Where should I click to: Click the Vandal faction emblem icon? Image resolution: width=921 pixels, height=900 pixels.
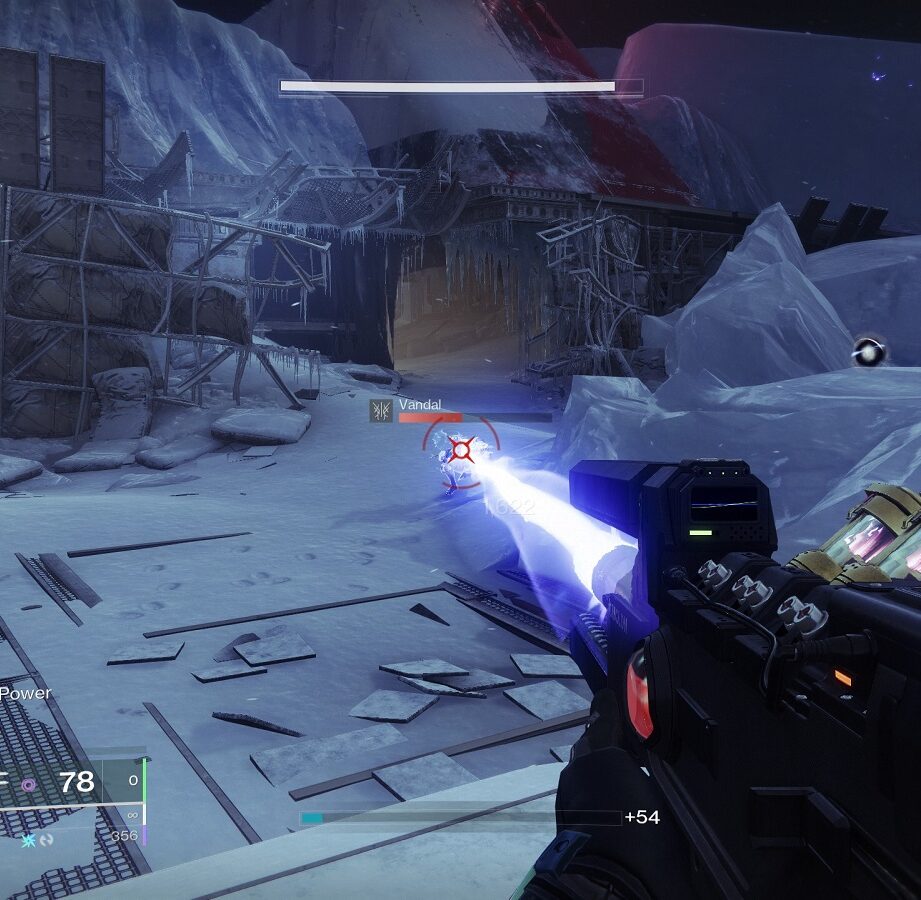(x=380, y=410)
